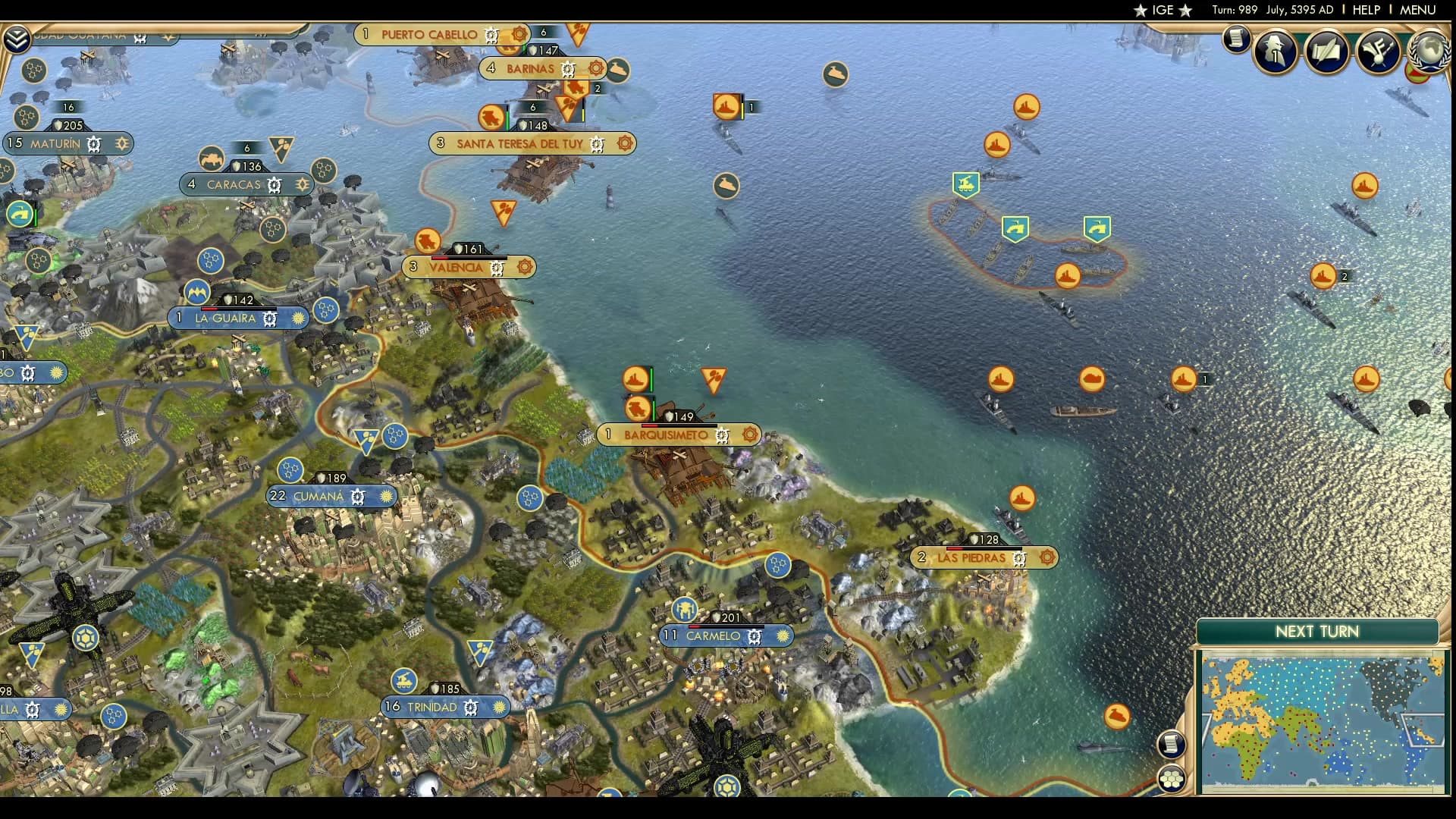The height and width of the screenshot is (819, 1456).
Task: Open the Social Policies screen icon
Action: [x=1328, y=52]
